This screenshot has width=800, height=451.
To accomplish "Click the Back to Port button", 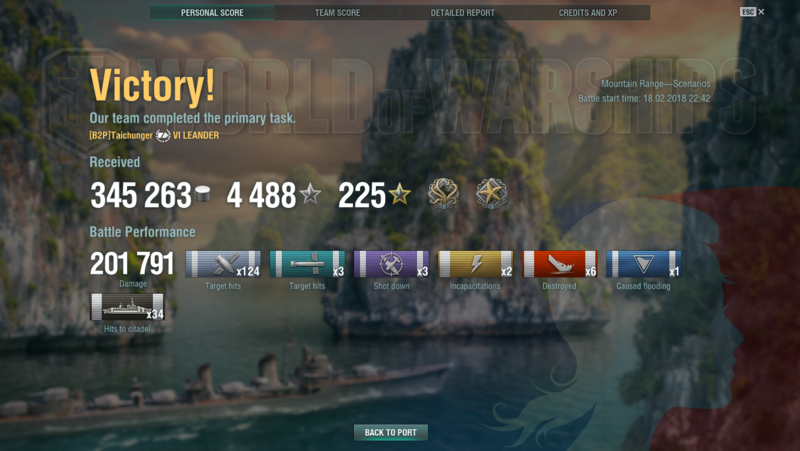I will (x=390, y=433).
